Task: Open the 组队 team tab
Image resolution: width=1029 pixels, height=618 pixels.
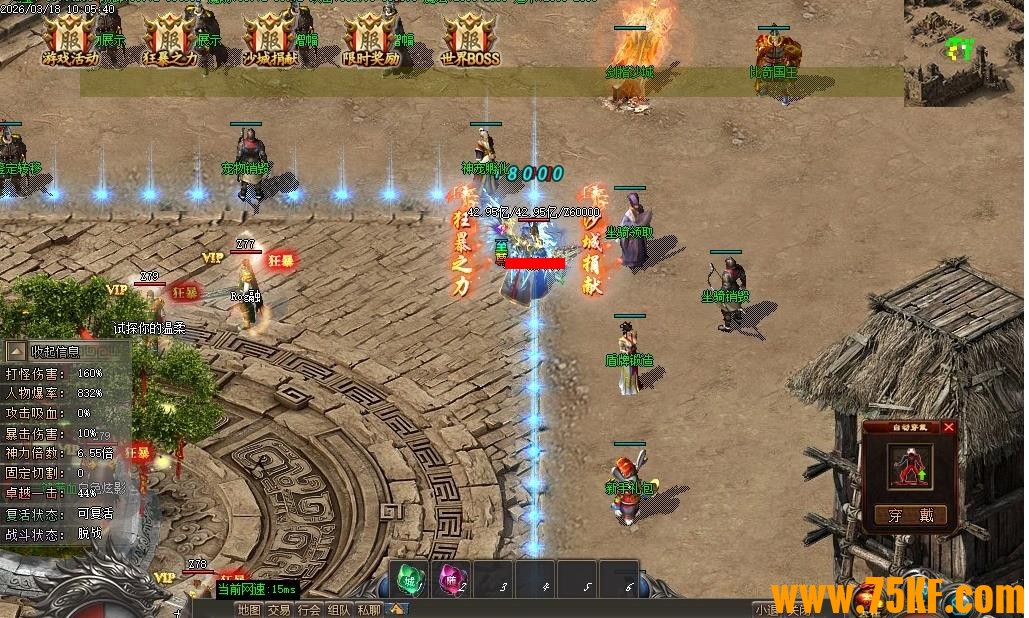Action: [x=339, y=609]
